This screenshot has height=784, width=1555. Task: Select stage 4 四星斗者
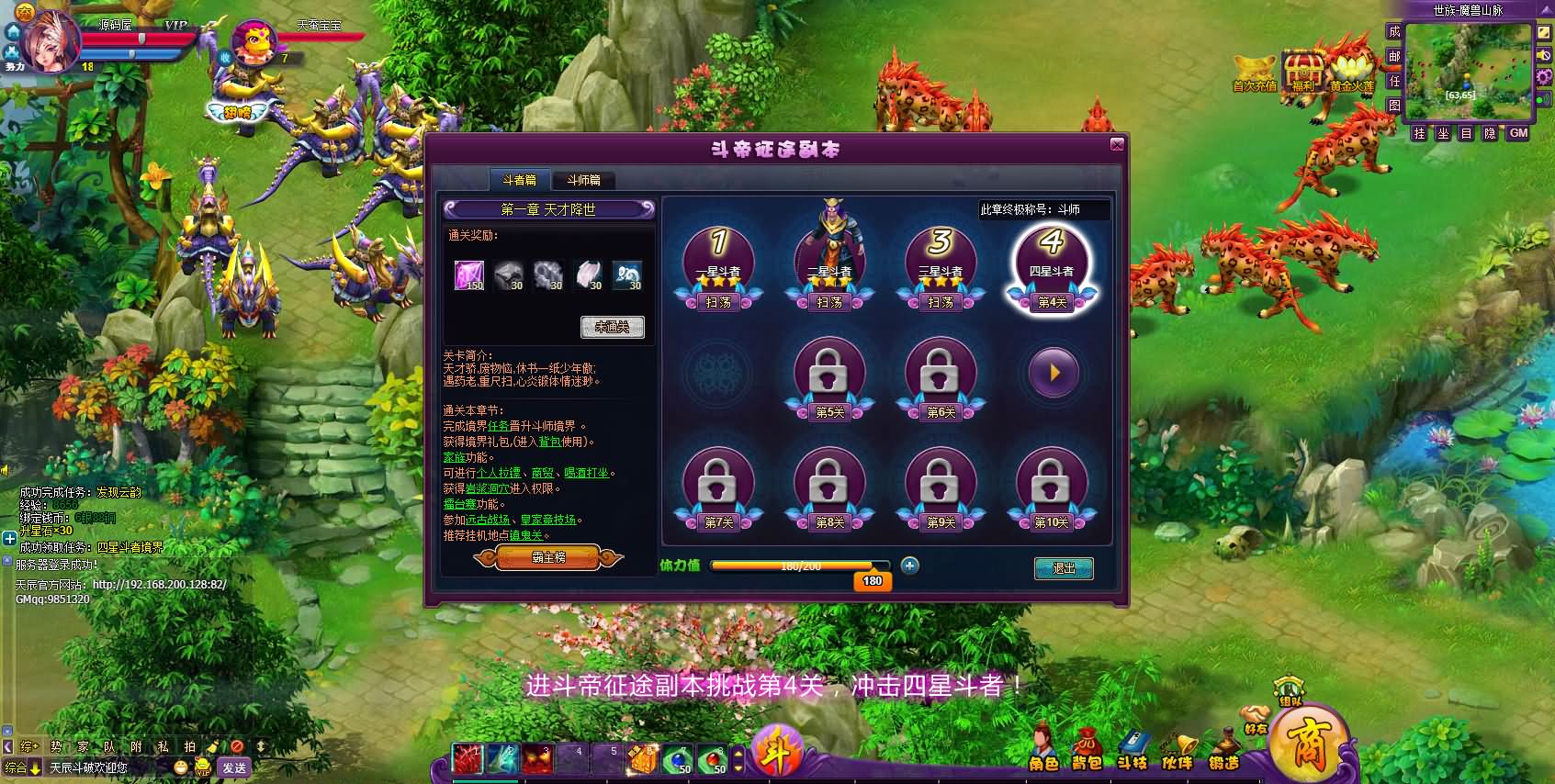point(1051,262)
